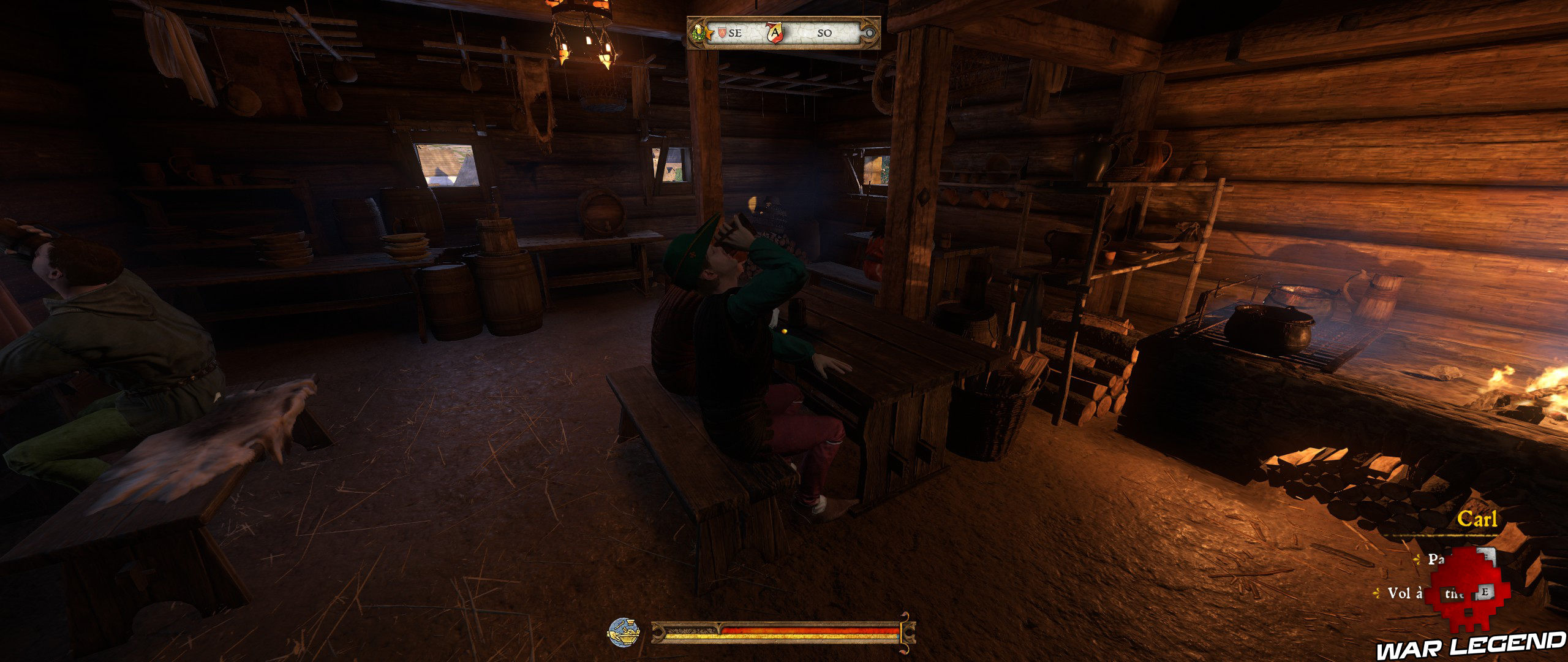The width and height of the screenshot is (1568, 662).
Task: Click the star icon beside the Vol à la tire prompt
Action: click(x=1377, y=593)
